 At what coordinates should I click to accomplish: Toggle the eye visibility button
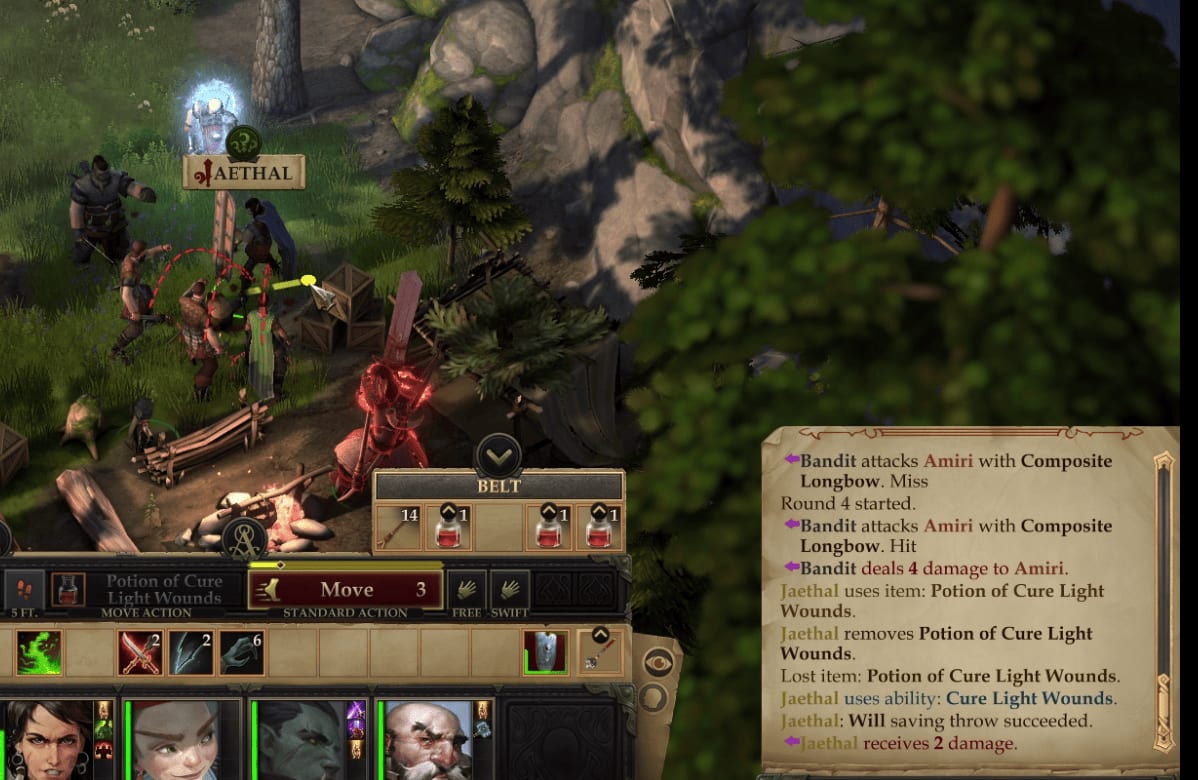[657, 660]
